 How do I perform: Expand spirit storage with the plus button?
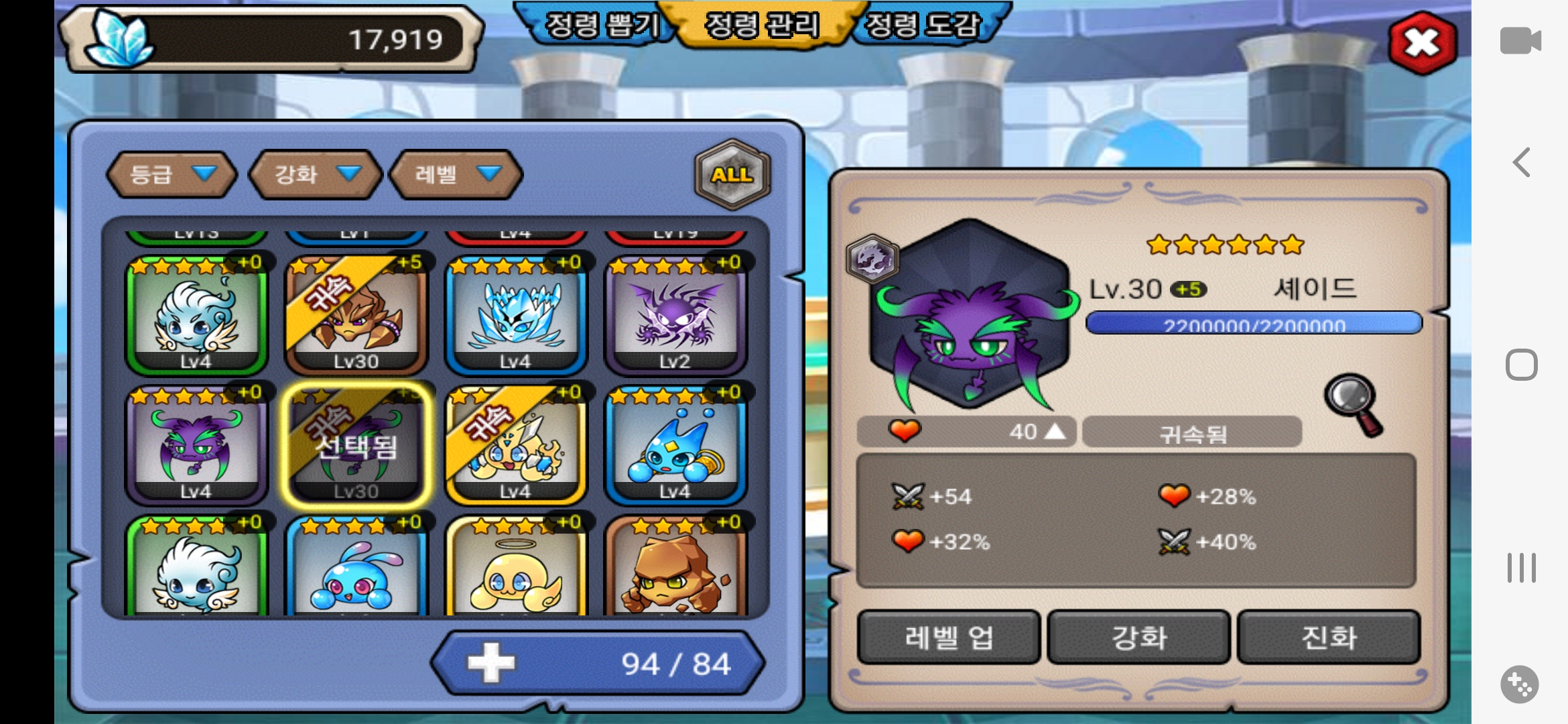click(491, 663)
